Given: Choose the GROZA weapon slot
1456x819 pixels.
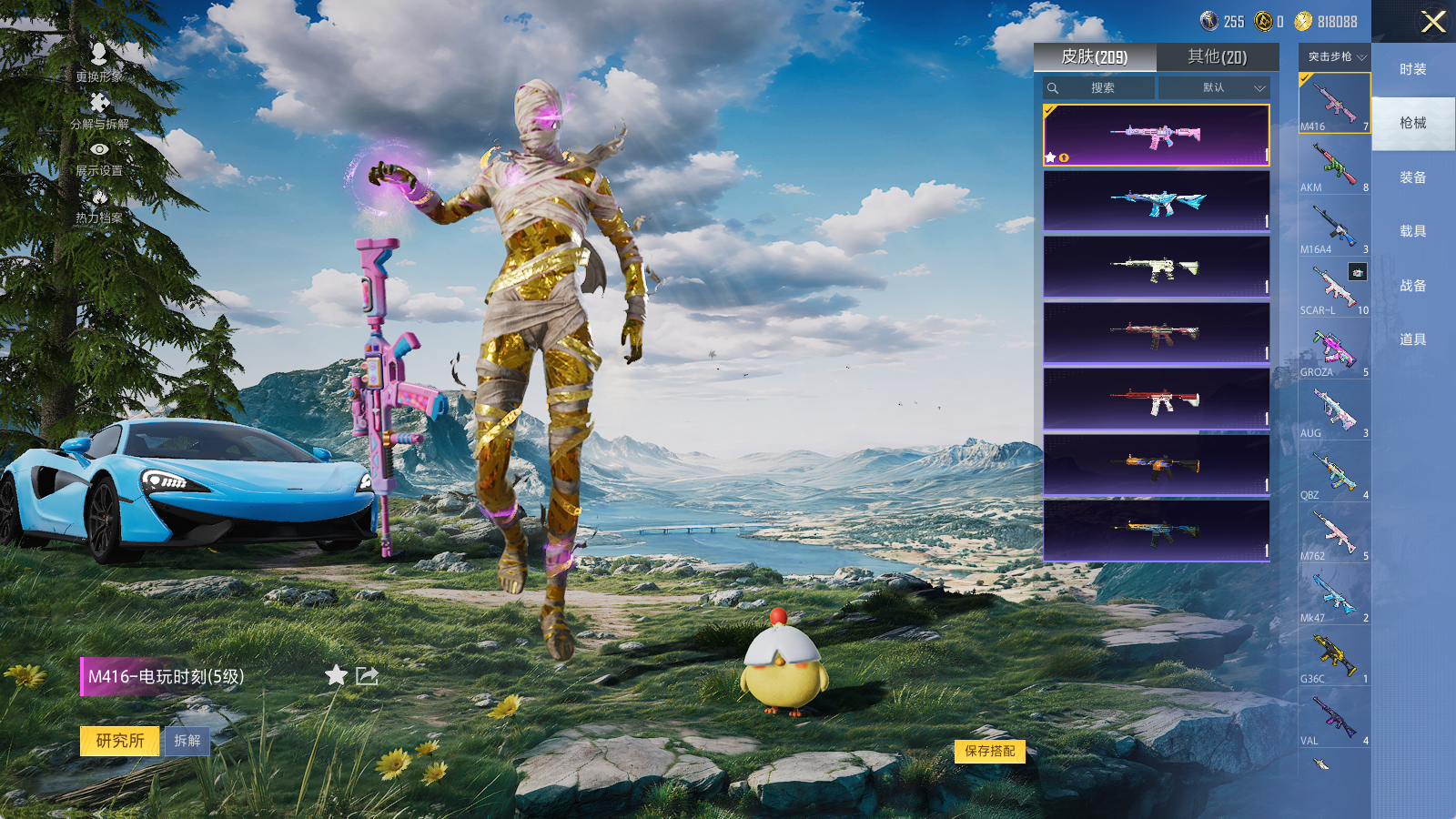Looking at the screenshot, I should click(1334, 350).
